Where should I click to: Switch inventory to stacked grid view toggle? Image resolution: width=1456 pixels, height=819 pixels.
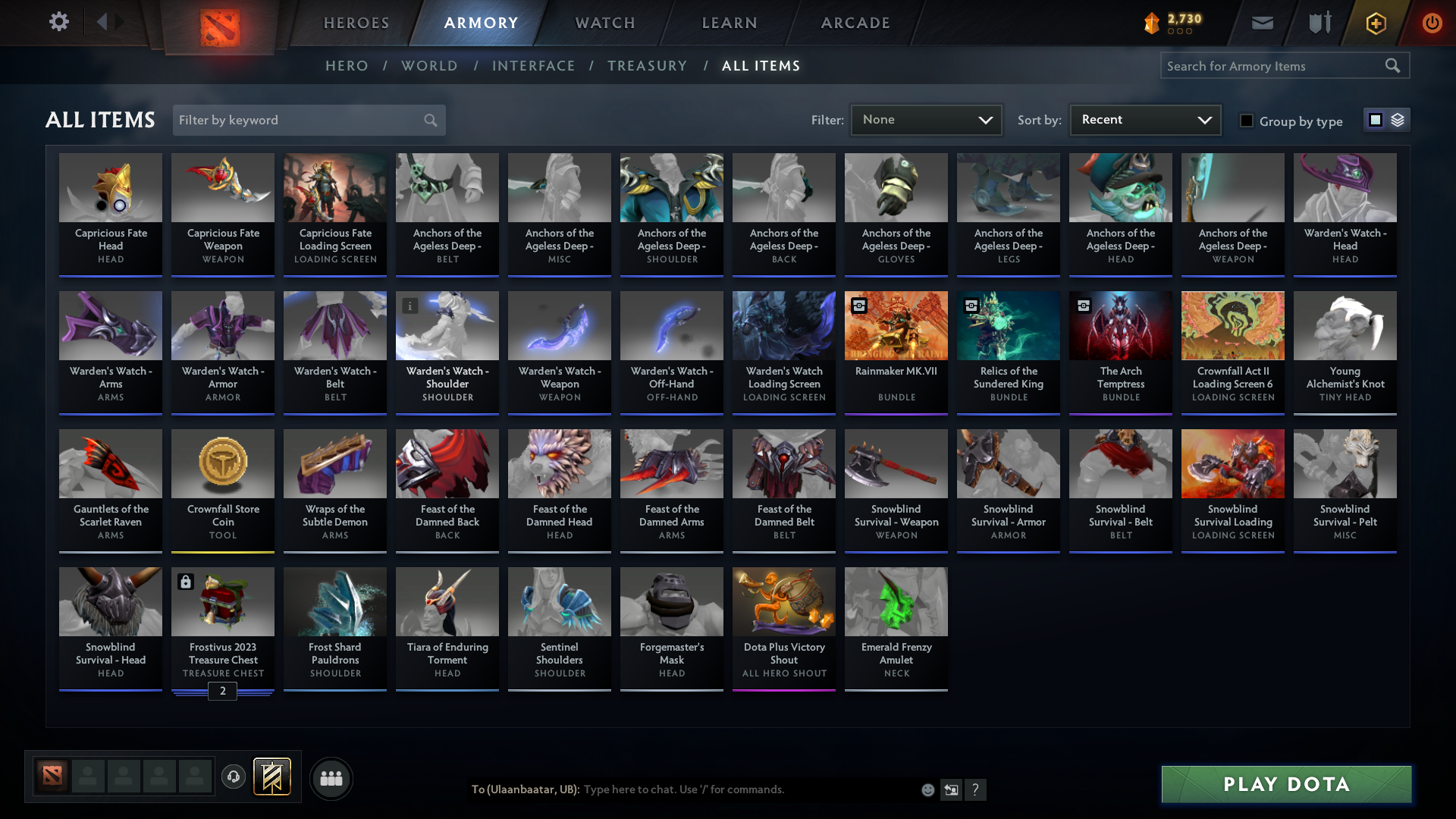(1398, 120)
